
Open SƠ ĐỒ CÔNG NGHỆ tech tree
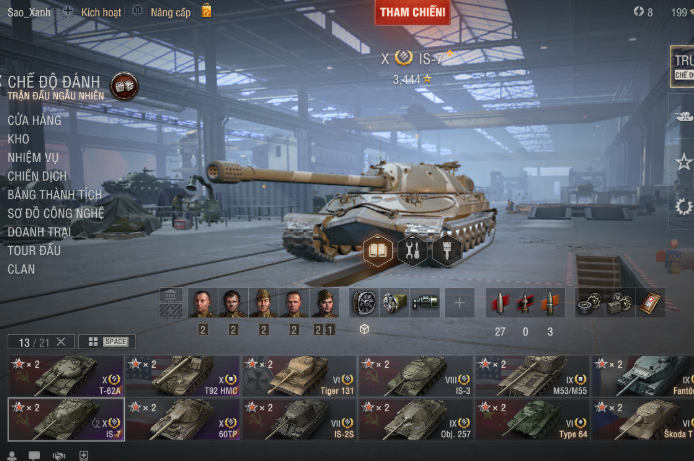point(55,213)
